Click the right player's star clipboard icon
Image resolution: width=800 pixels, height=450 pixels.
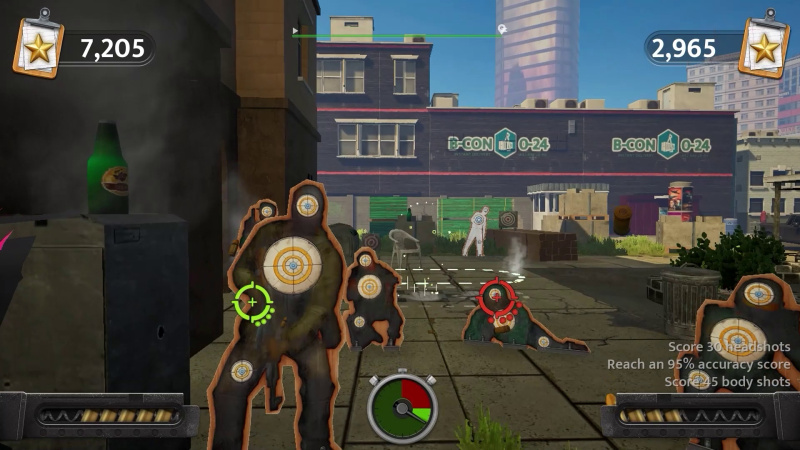pos(763,45)
